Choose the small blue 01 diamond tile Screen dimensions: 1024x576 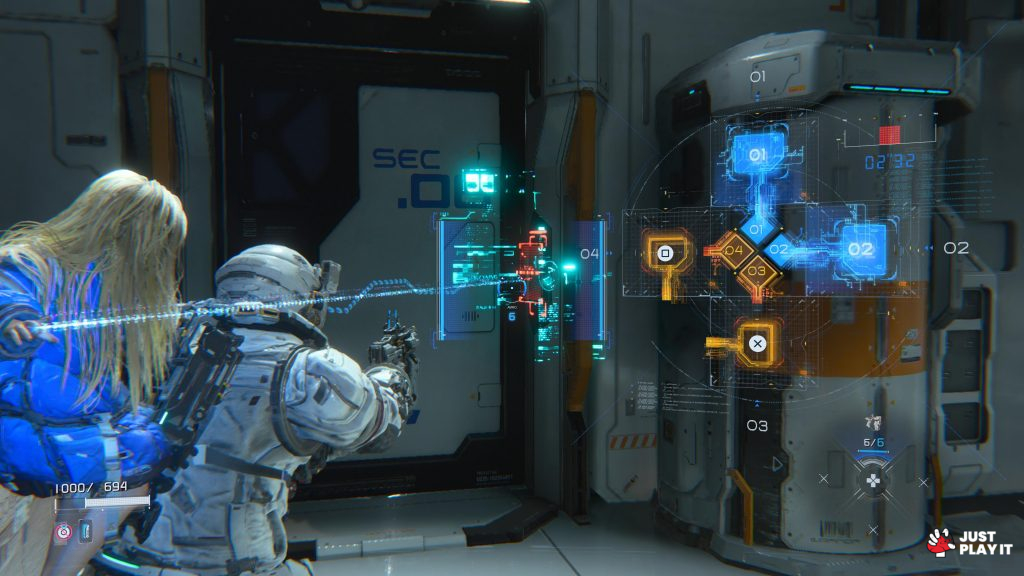(x=757, y=230)
